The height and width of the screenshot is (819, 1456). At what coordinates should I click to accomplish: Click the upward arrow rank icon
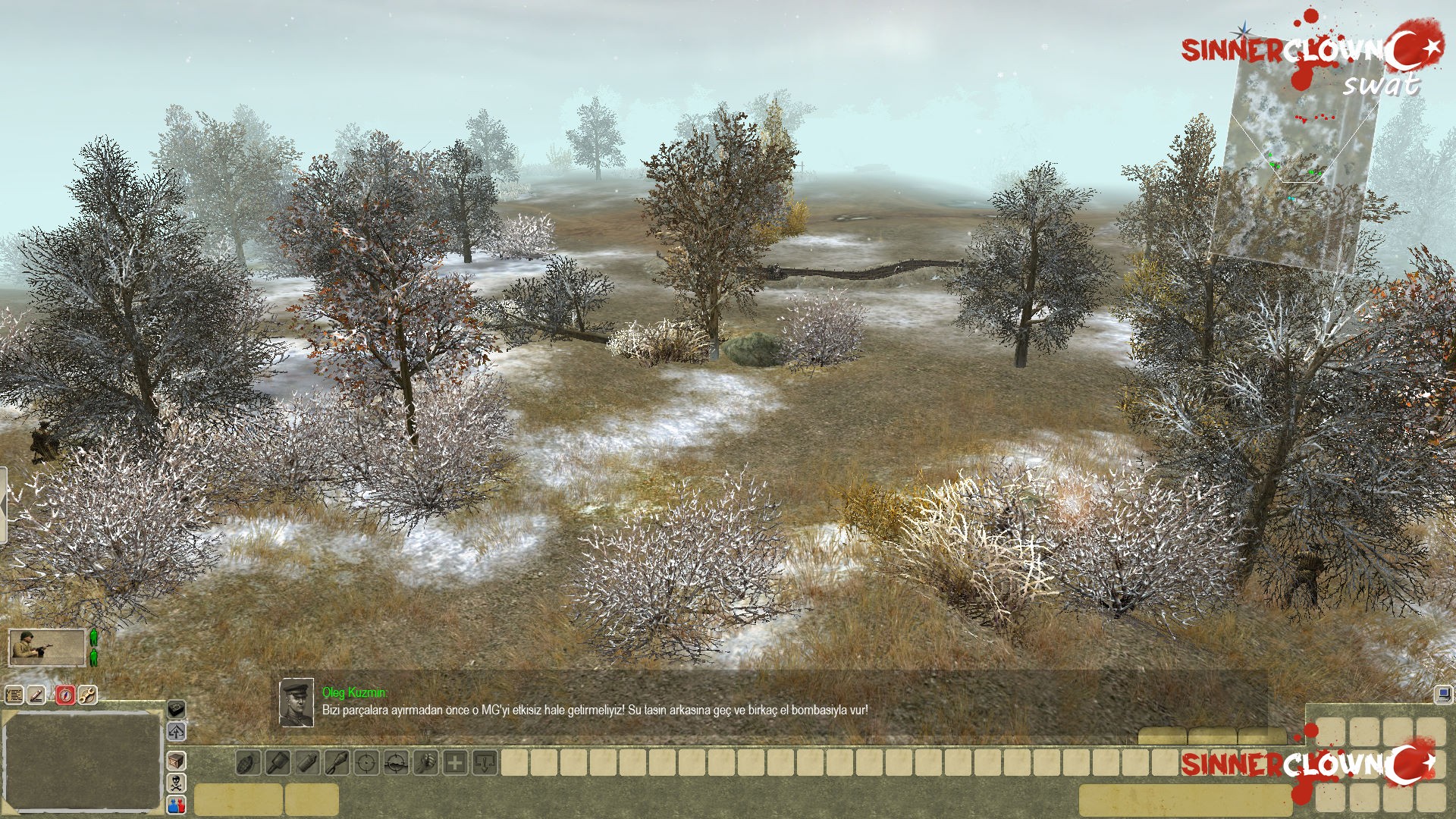click(176, 732)
